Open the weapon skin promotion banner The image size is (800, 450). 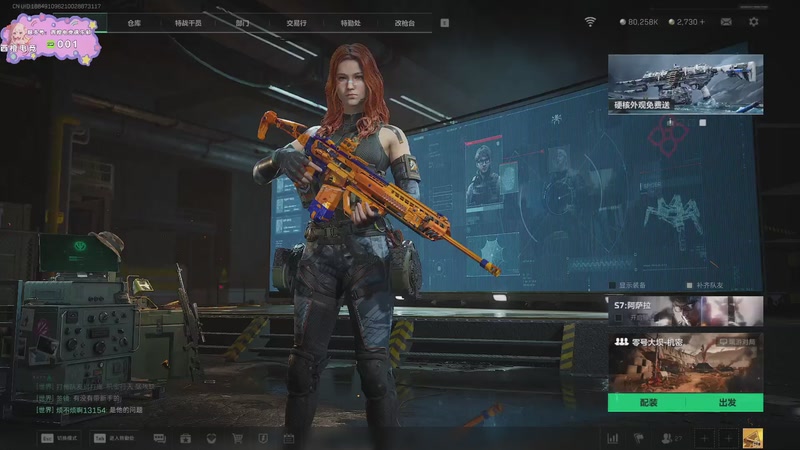click(x=685, y=84)
